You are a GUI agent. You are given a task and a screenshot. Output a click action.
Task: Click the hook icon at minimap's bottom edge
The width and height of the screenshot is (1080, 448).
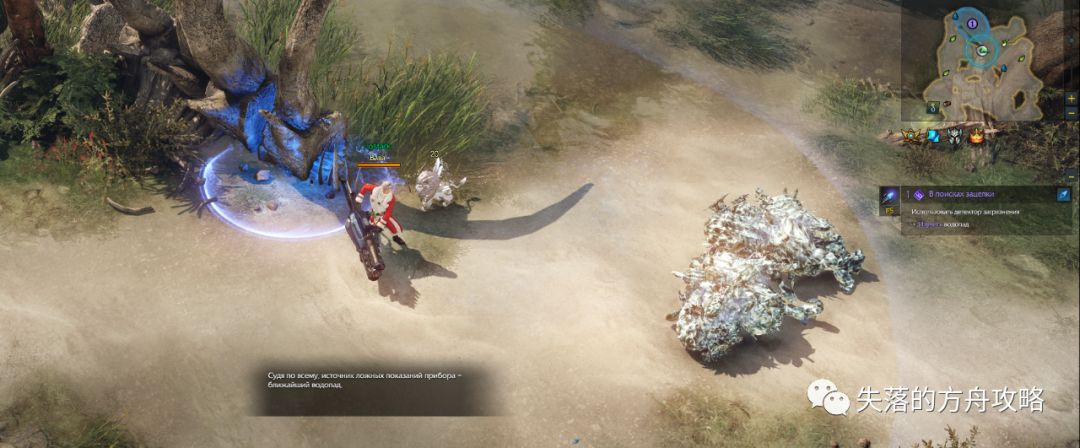pyautogui.click(x=932, y=107)
